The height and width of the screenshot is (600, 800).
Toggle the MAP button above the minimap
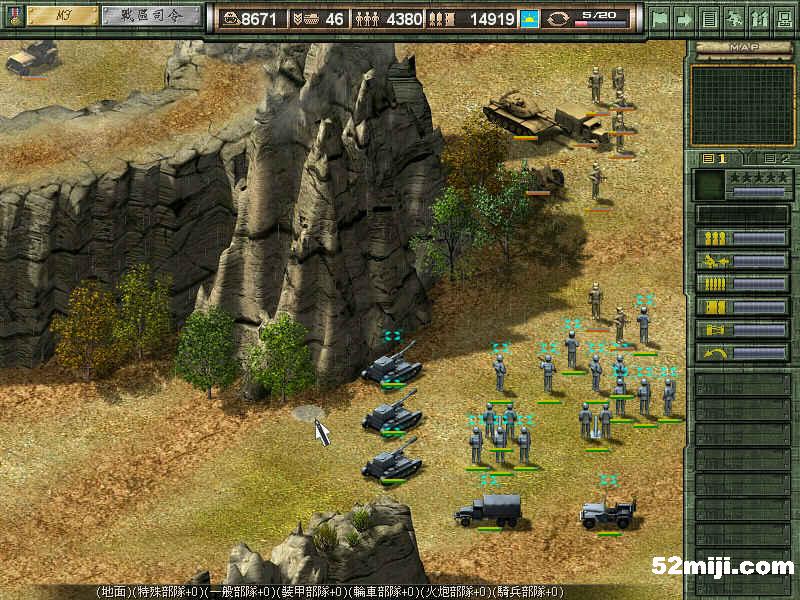point(742,46)
